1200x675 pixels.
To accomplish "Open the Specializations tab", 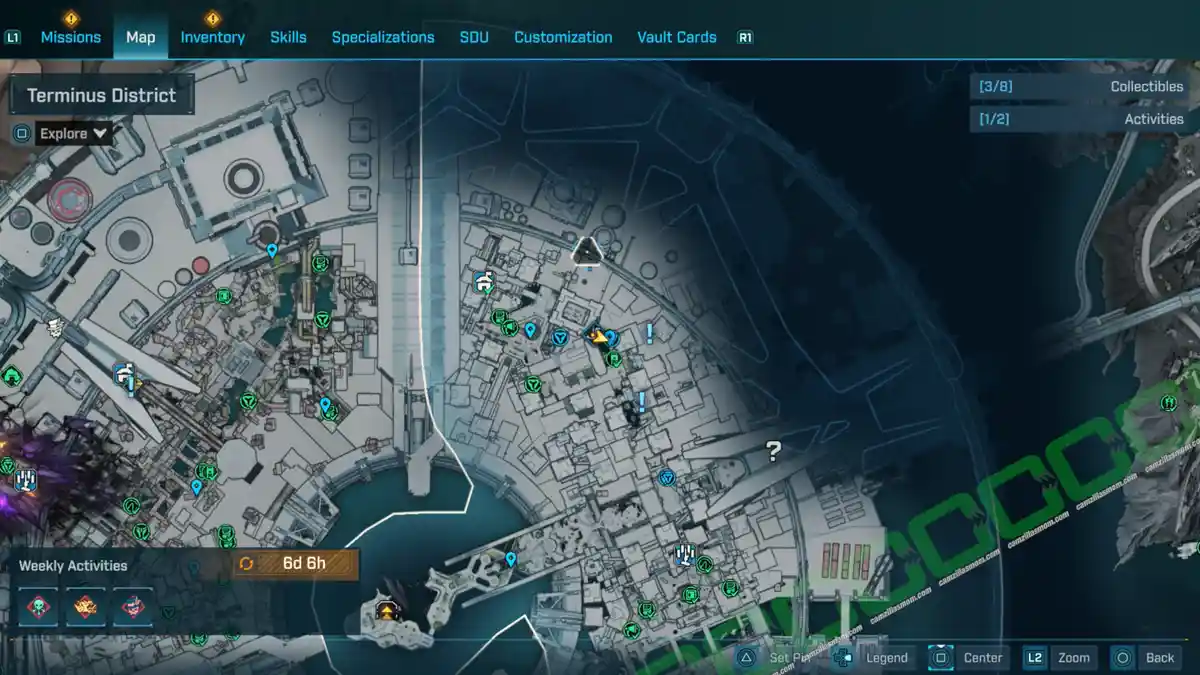I will coord(383,37).
